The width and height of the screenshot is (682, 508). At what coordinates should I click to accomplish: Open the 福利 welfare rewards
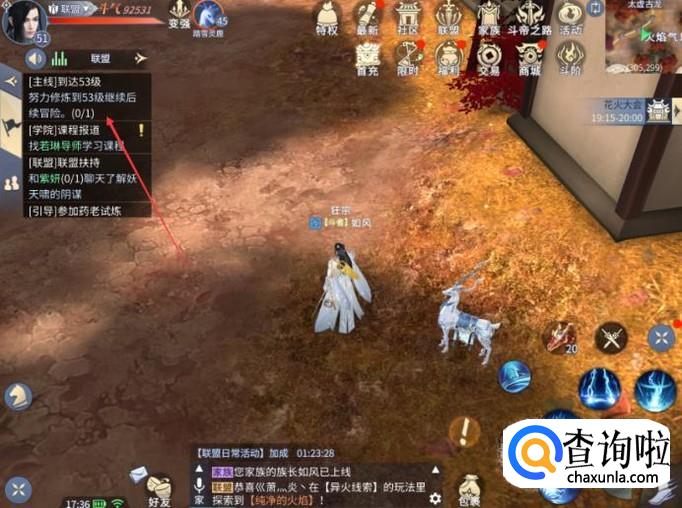448,58
